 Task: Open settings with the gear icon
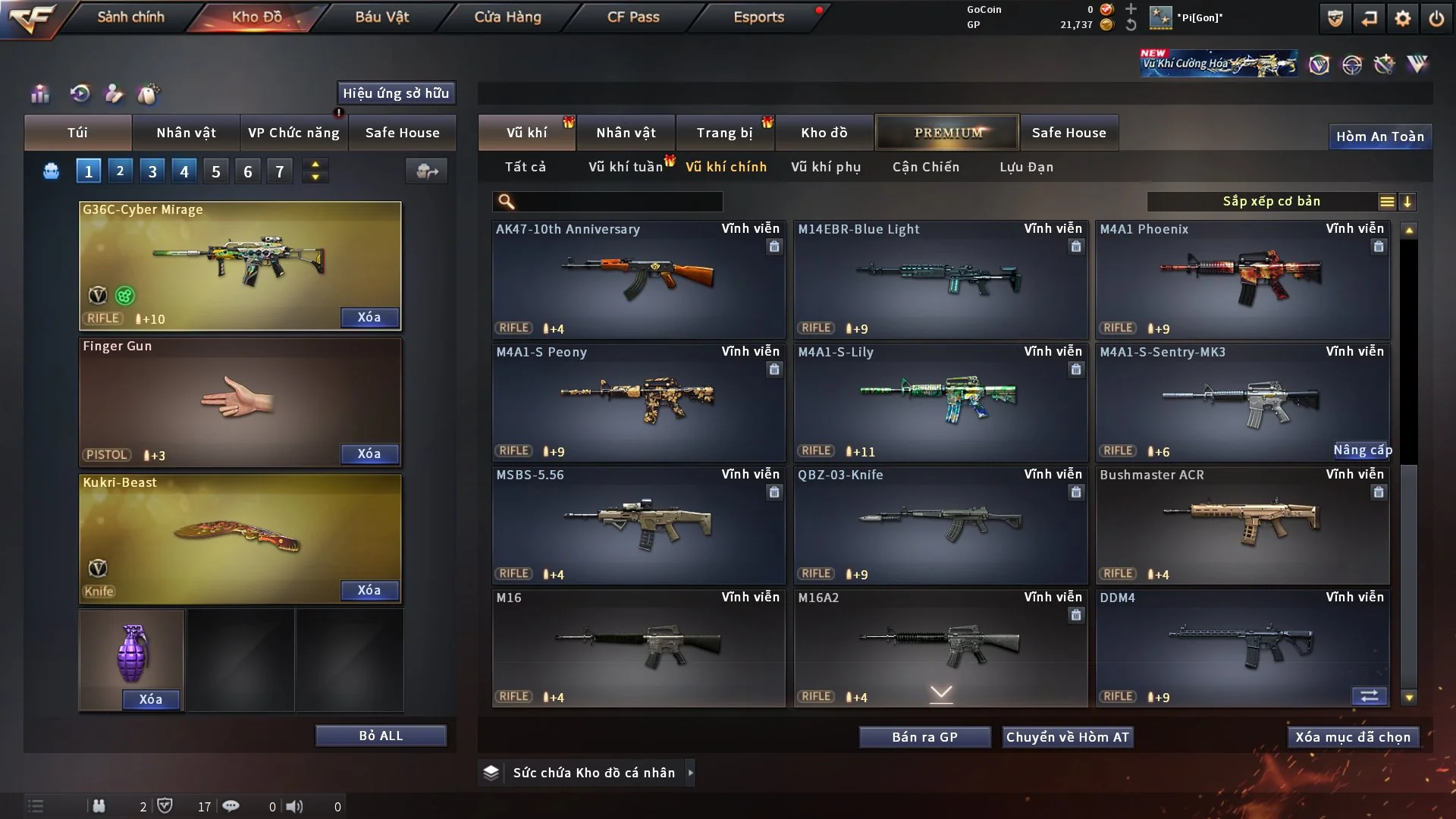click(1402, 18)
